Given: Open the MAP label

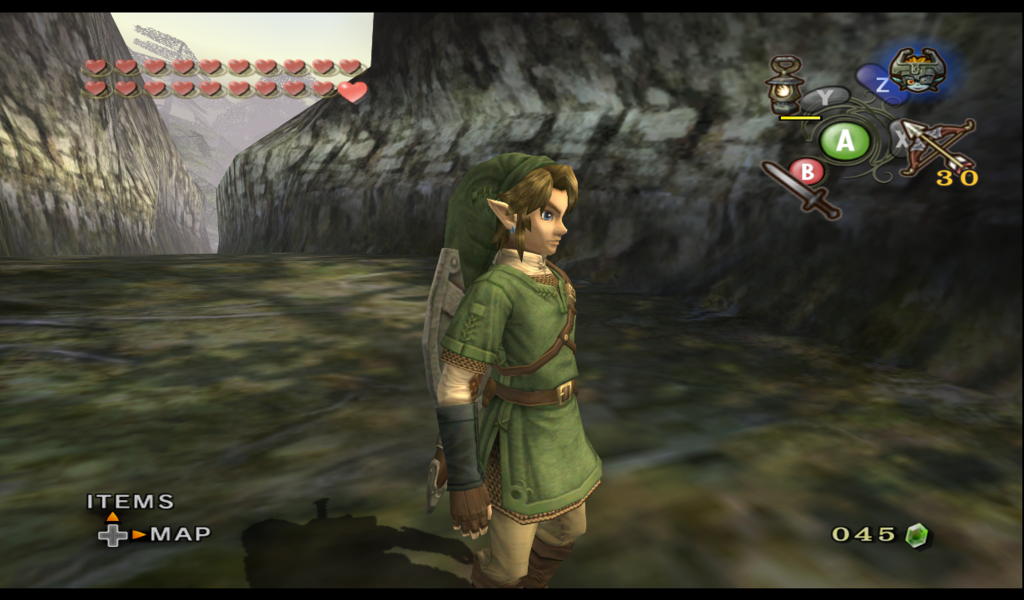Looking at the screenshot, I should (x=181, y=534).
